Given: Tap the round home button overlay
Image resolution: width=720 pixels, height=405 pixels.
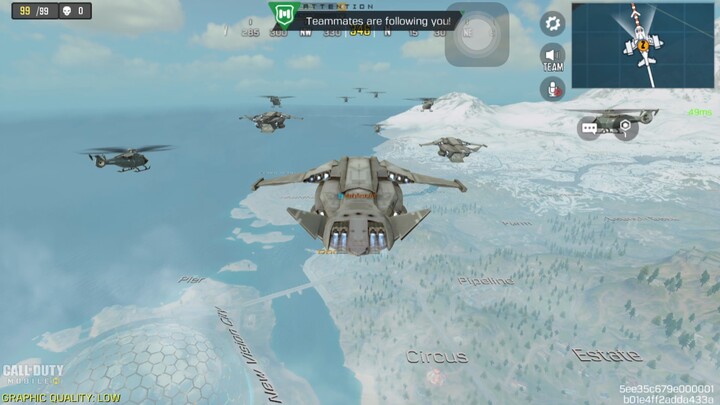Looking at the screenshot, I should tap(477, 33).
